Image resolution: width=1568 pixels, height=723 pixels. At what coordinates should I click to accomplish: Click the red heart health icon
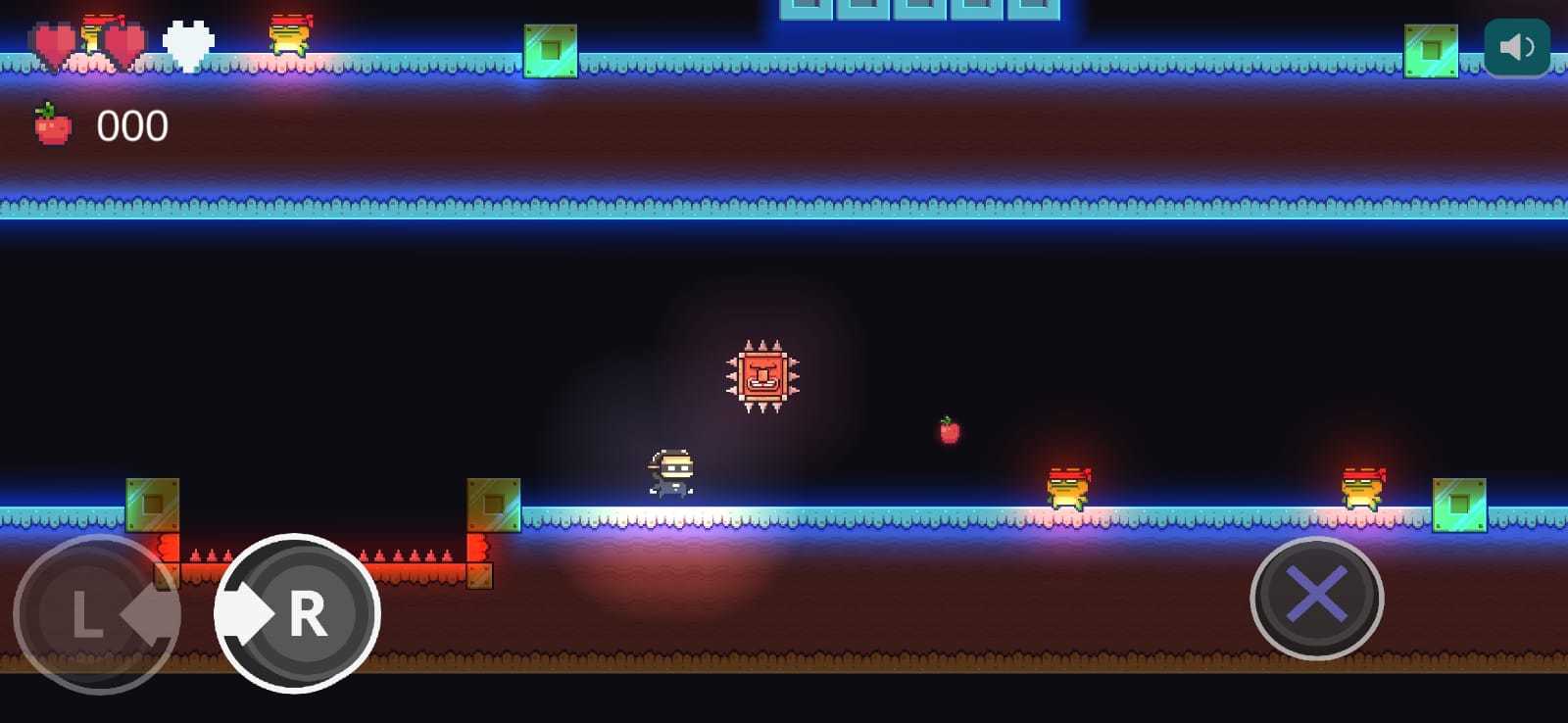54,41
